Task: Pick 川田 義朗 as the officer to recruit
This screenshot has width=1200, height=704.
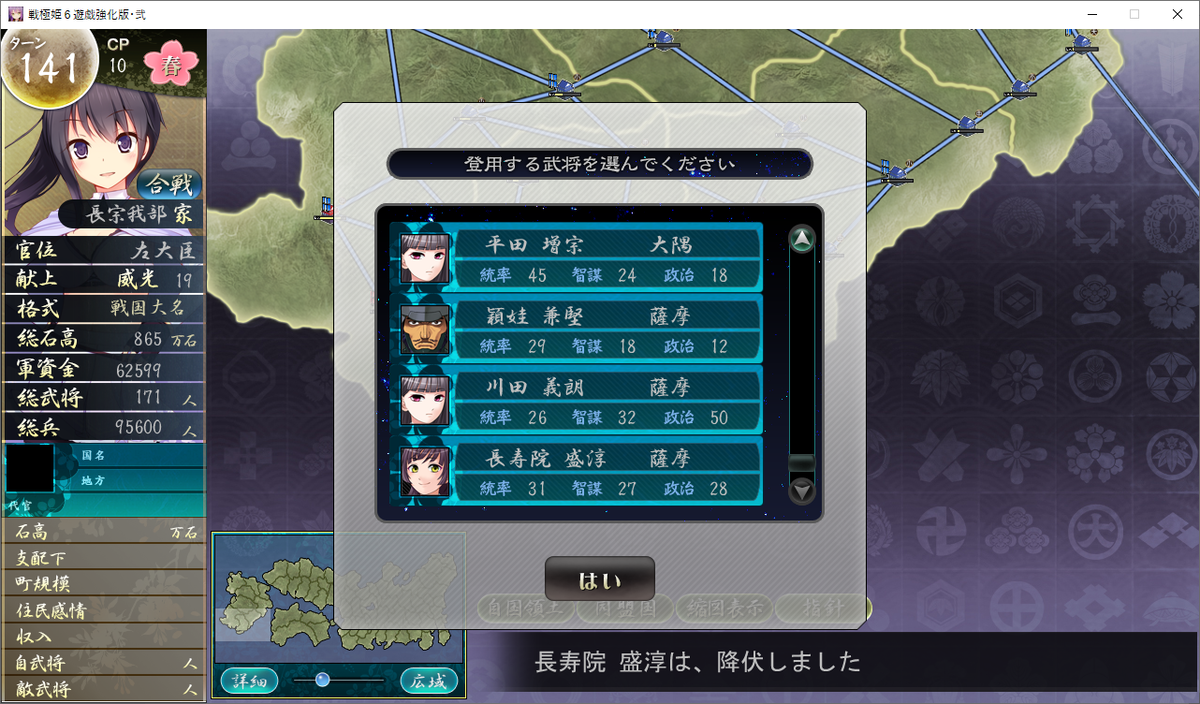Action: pyautogui.click(x=577, y=400)
